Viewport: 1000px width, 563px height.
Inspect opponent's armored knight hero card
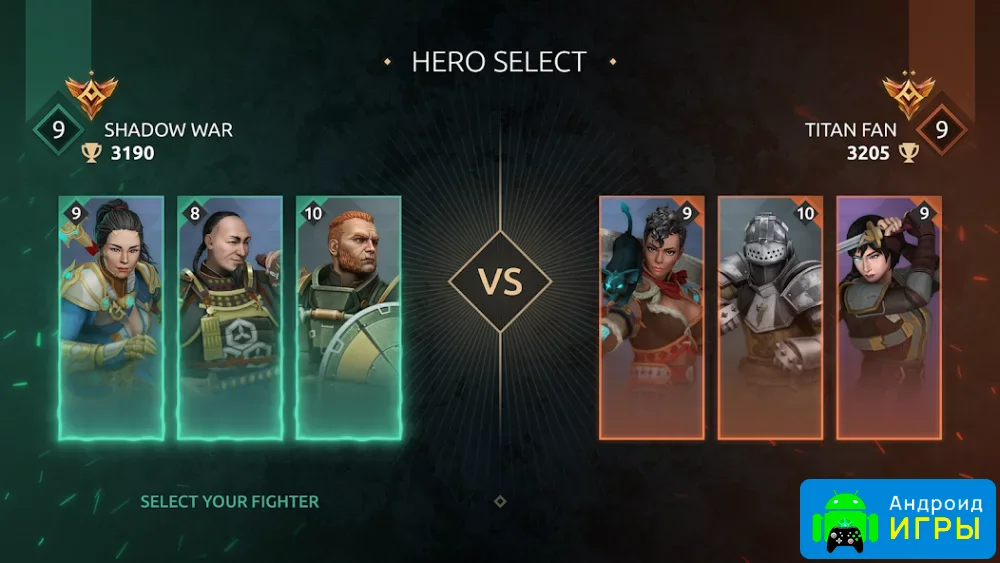tap(770, 317)
